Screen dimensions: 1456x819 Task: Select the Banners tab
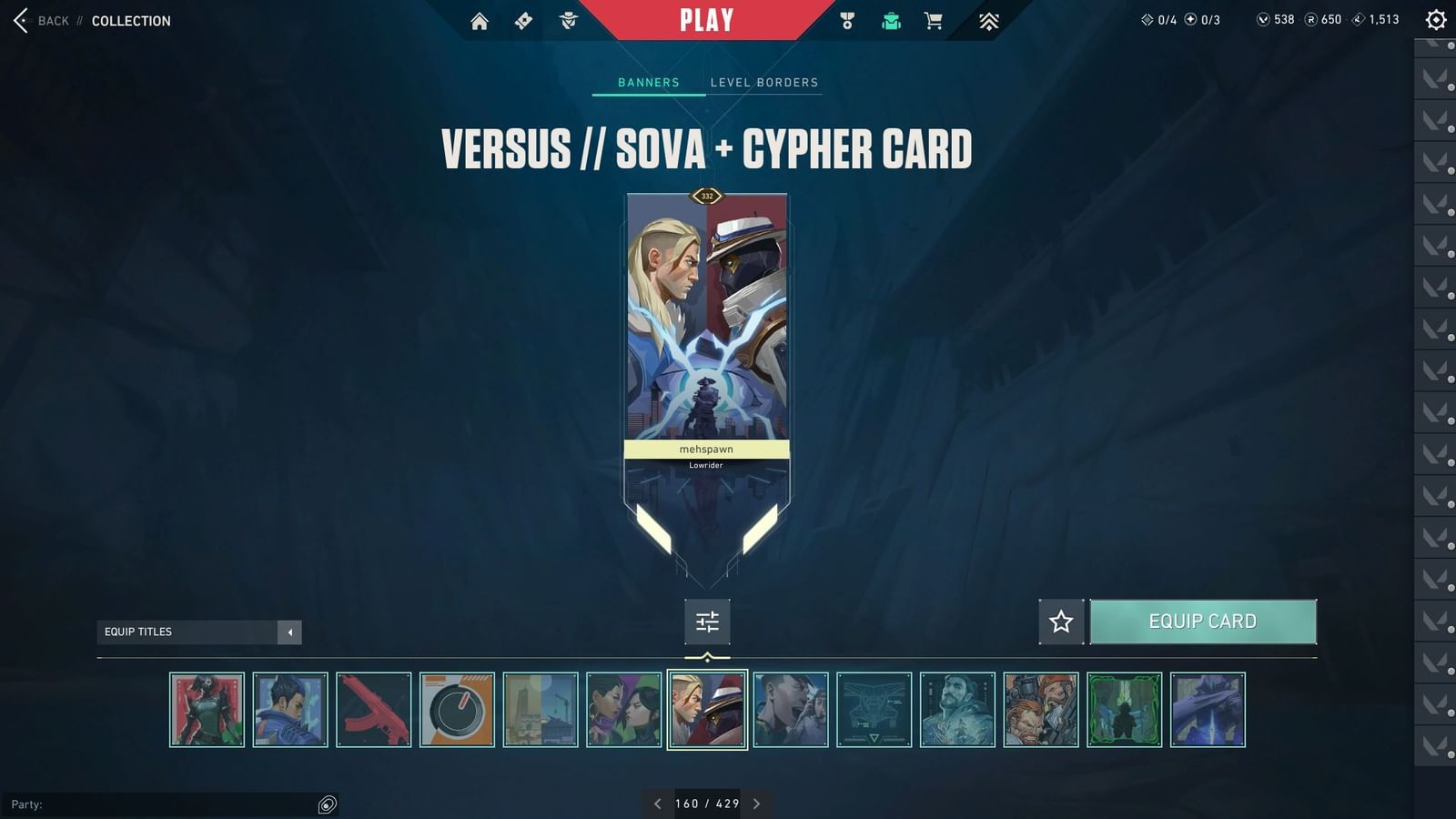coord(647,82)
